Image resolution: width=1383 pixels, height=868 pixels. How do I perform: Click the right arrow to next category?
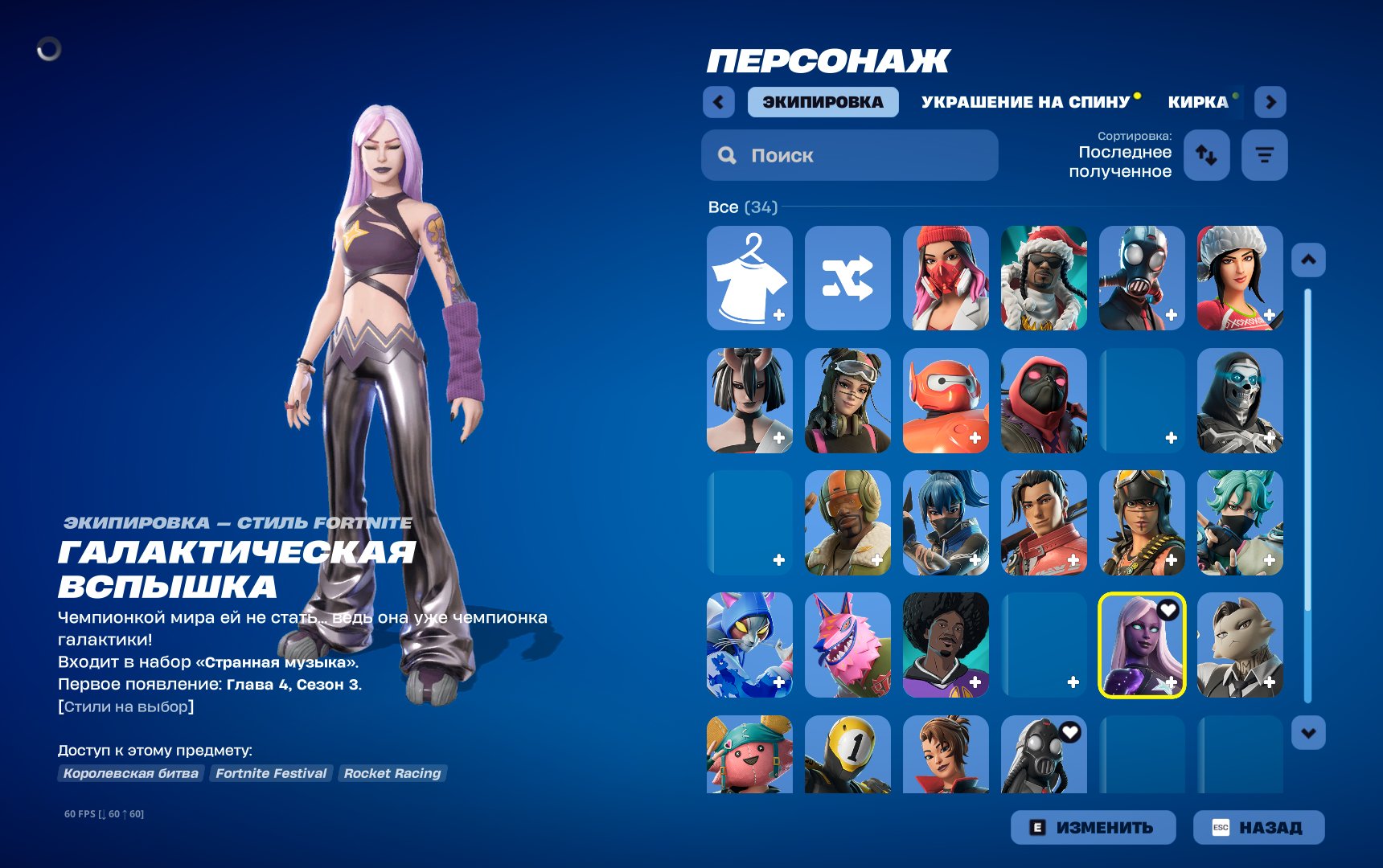tap(1269, 102)
